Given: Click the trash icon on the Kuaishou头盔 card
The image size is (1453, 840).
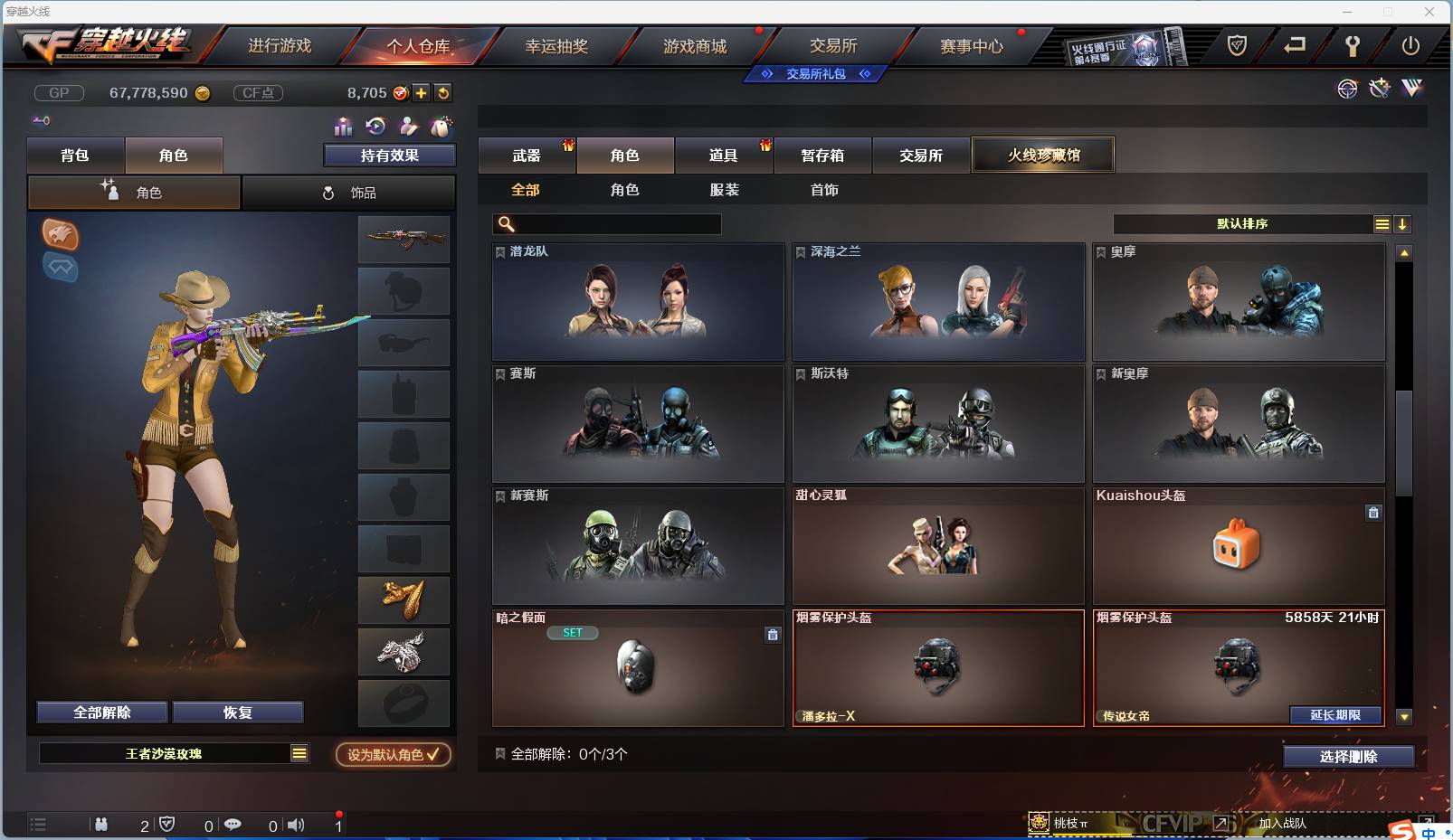Looking at the screenshot, I should (1373, 512).
